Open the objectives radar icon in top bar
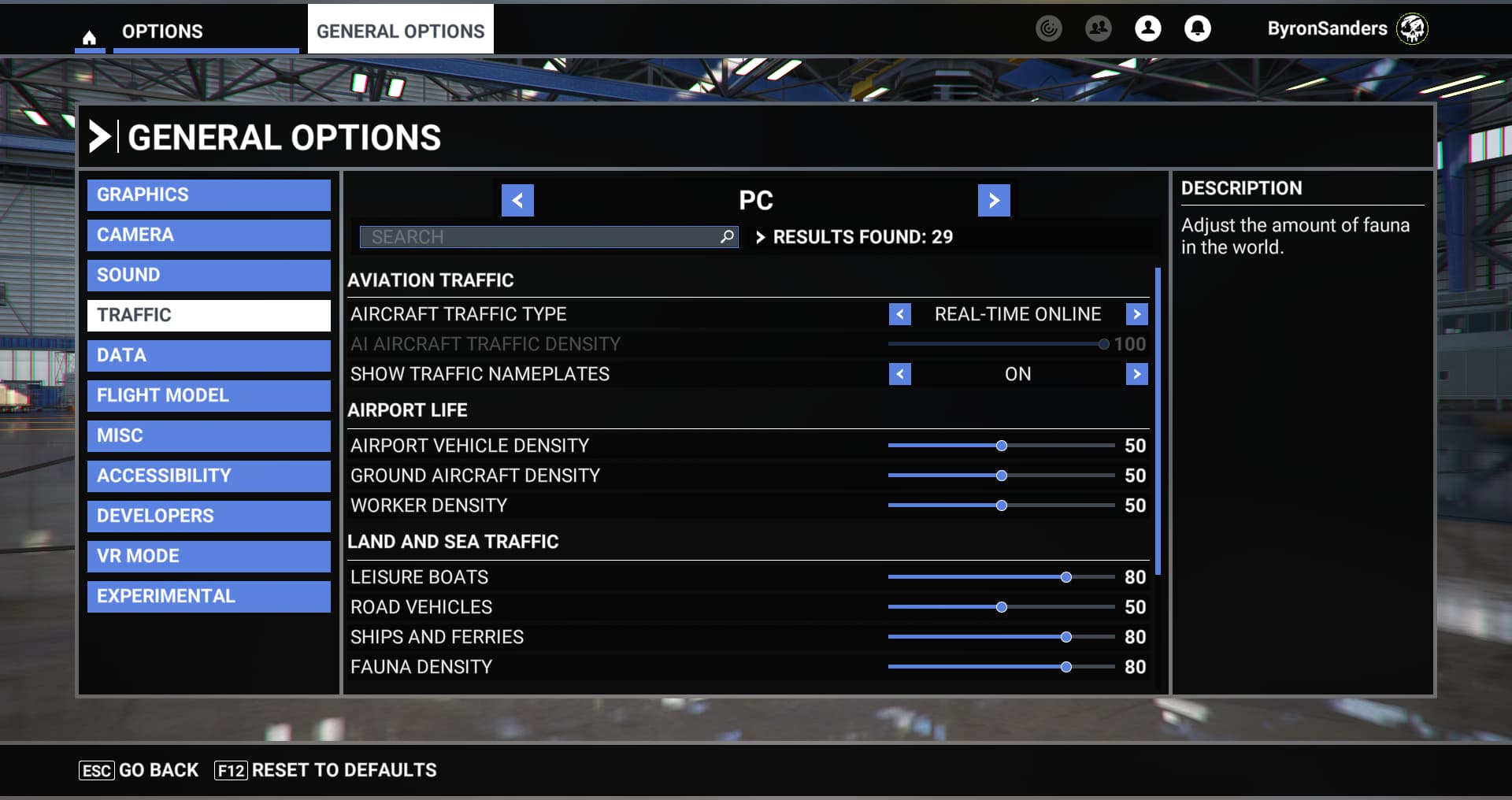Image resolution: width=1512 pixels, height=800 pixels. 1048,28
